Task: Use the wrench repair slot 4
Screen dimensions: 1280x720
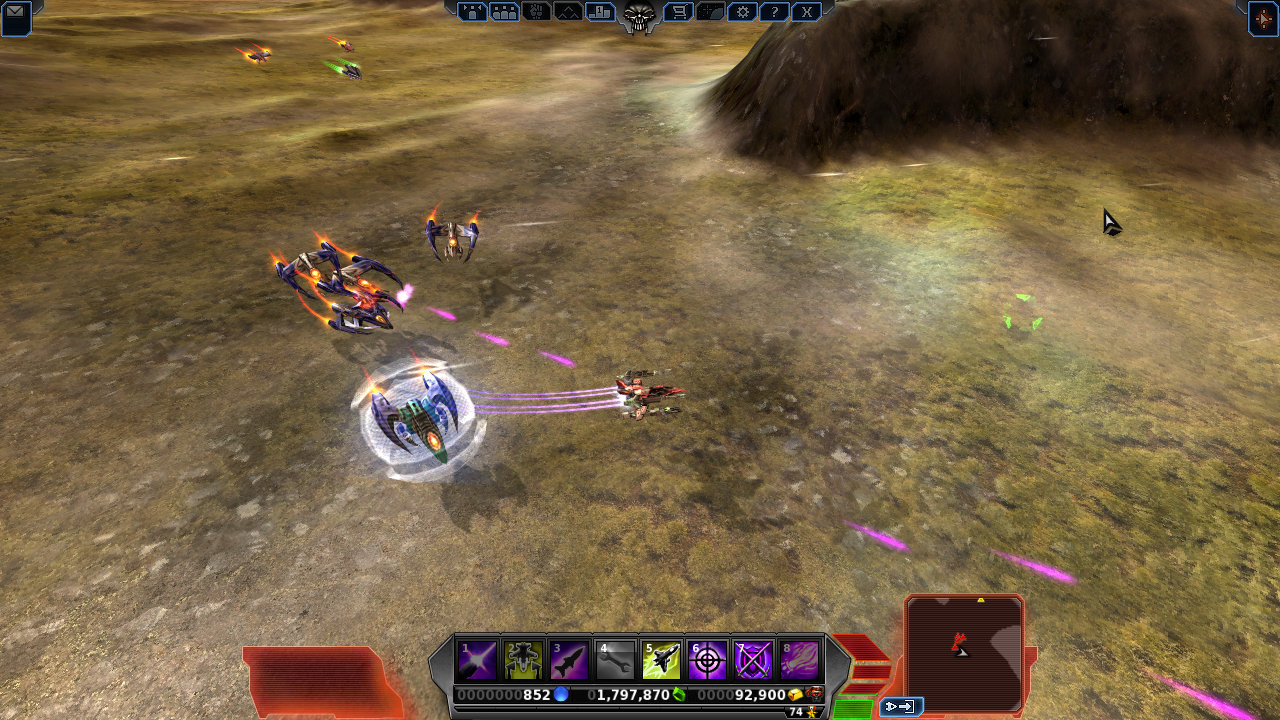Action: (615, 660)
